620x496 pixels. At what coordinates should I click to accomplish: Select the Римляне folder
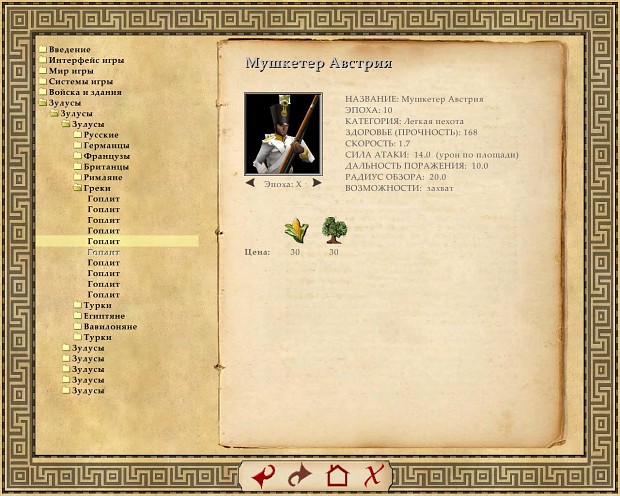click(x=103, y=177)
